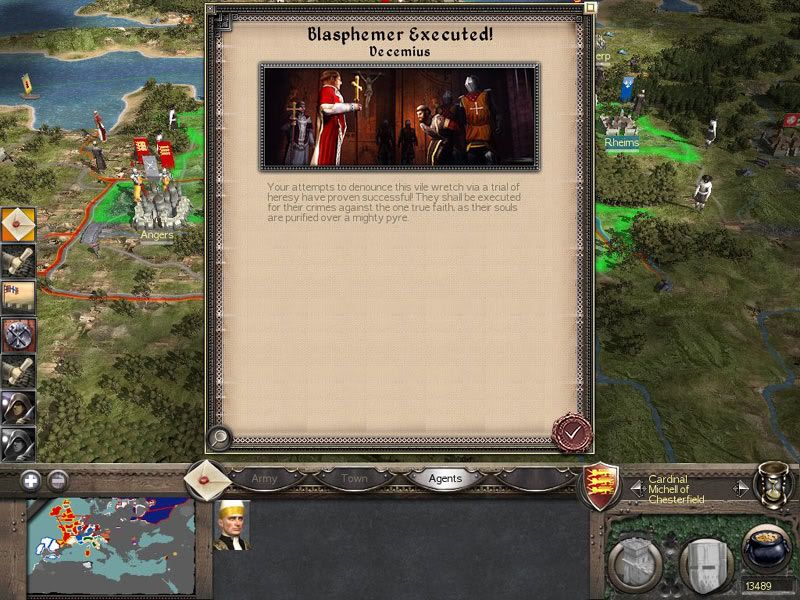End the turn with the hourglass button

tap(774, 483)
